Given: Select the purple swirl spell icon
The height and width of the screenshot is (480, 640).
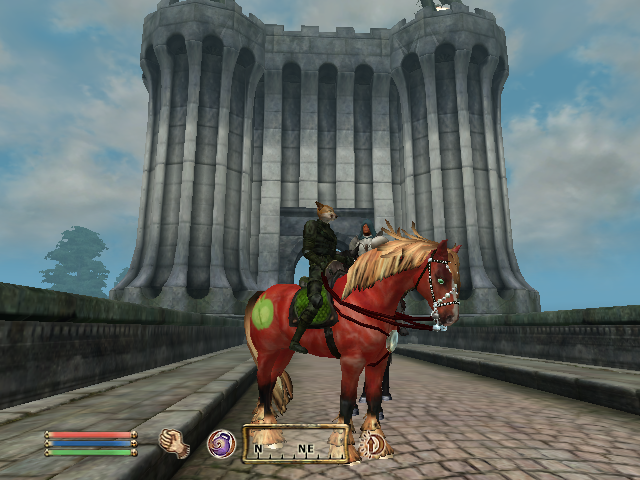Looking at the screenshot, I should click(221, 443).
